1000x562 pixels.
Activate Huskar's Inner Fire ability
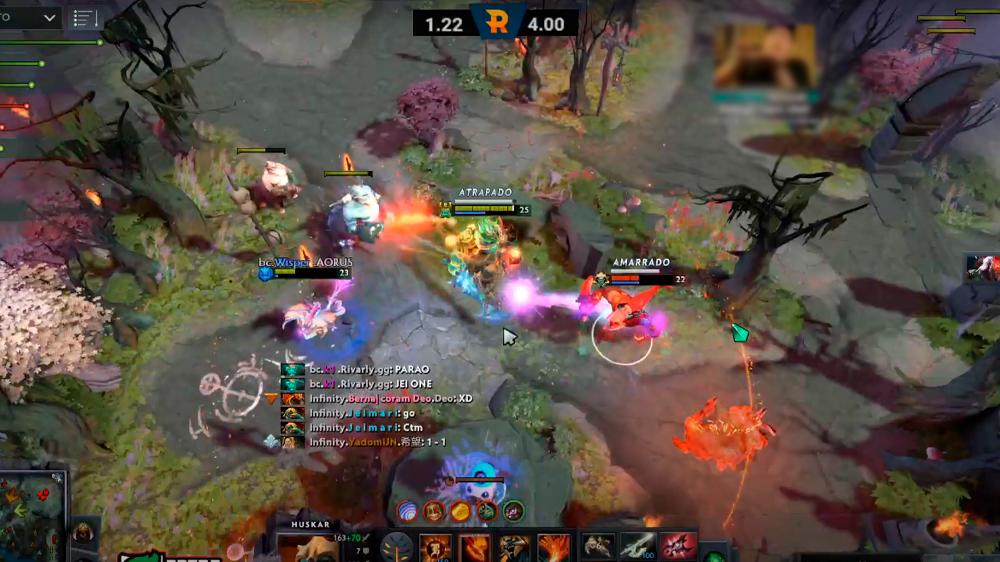435,548
